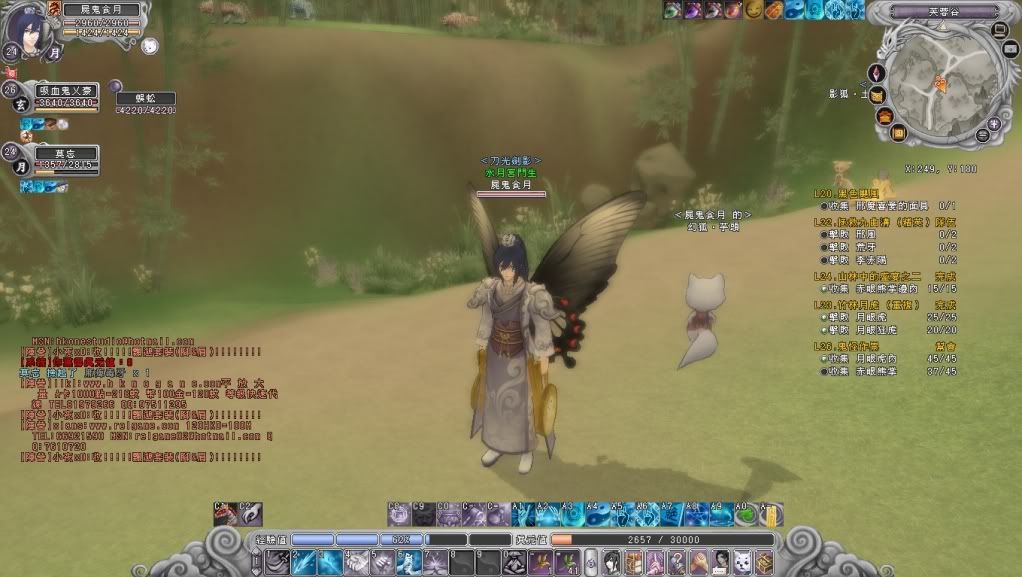
Task: Open the white fox pet menu icon
Action: pyautogui.click(x=741, y=561)
